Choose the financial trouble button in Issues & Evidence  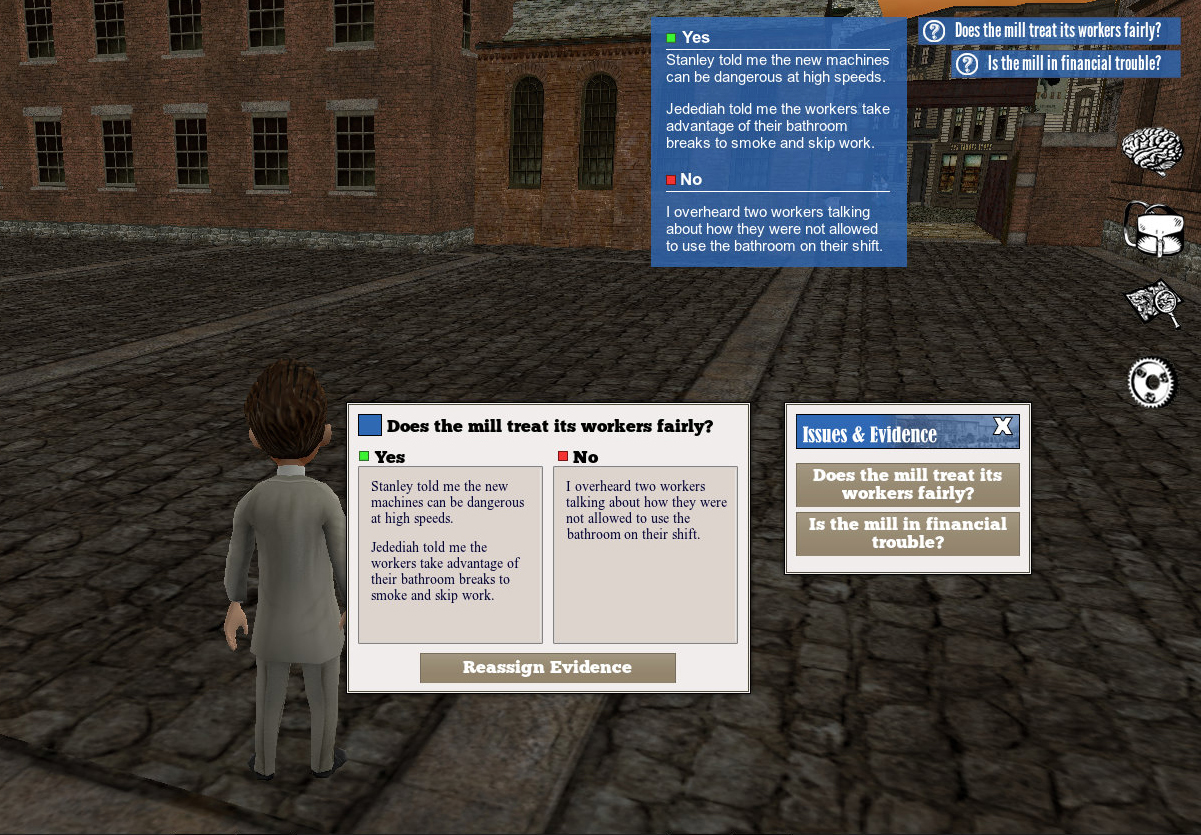tap(907, 534)
